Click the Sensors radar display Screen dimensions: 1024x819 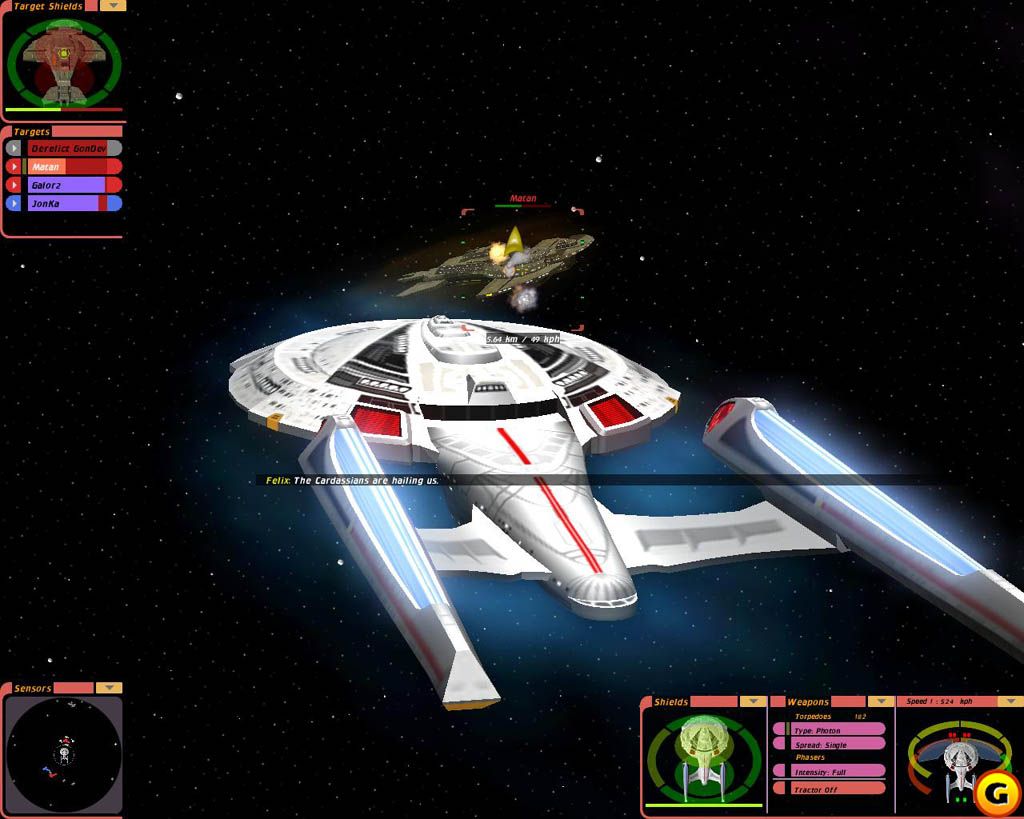pyautogui.click(x=63, y=753)
